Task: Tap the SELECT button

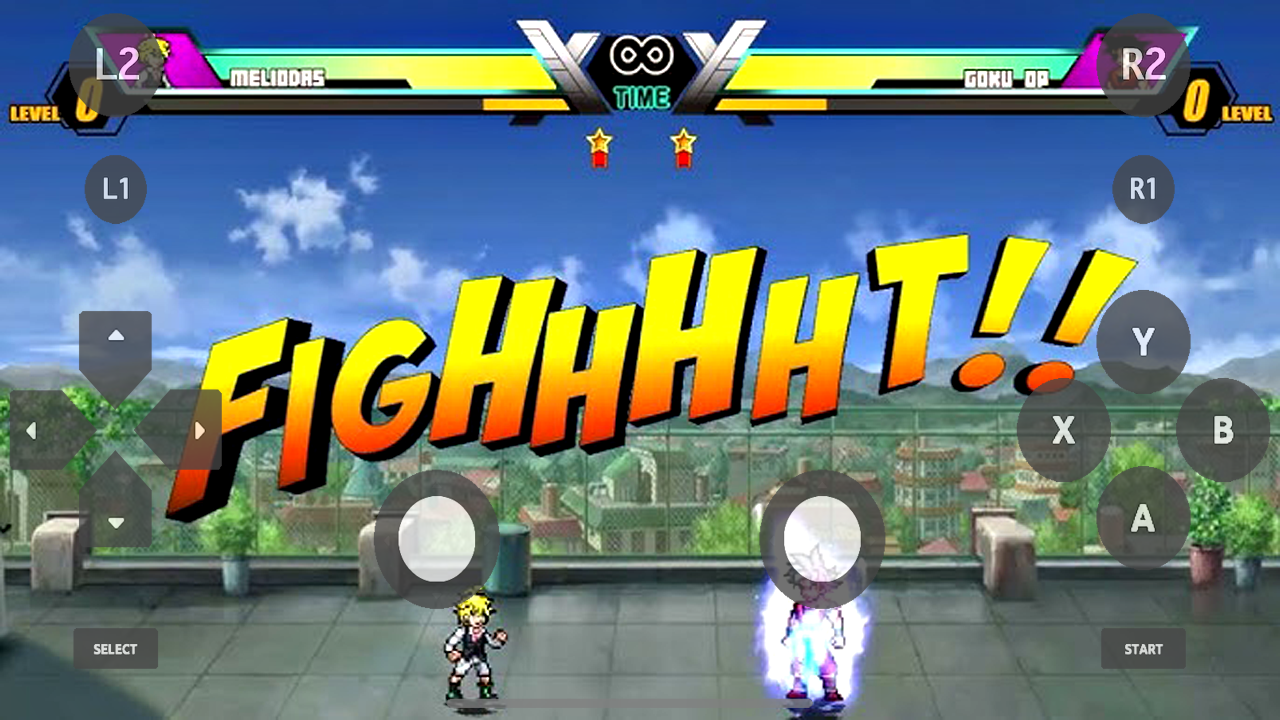Action: 115,649
